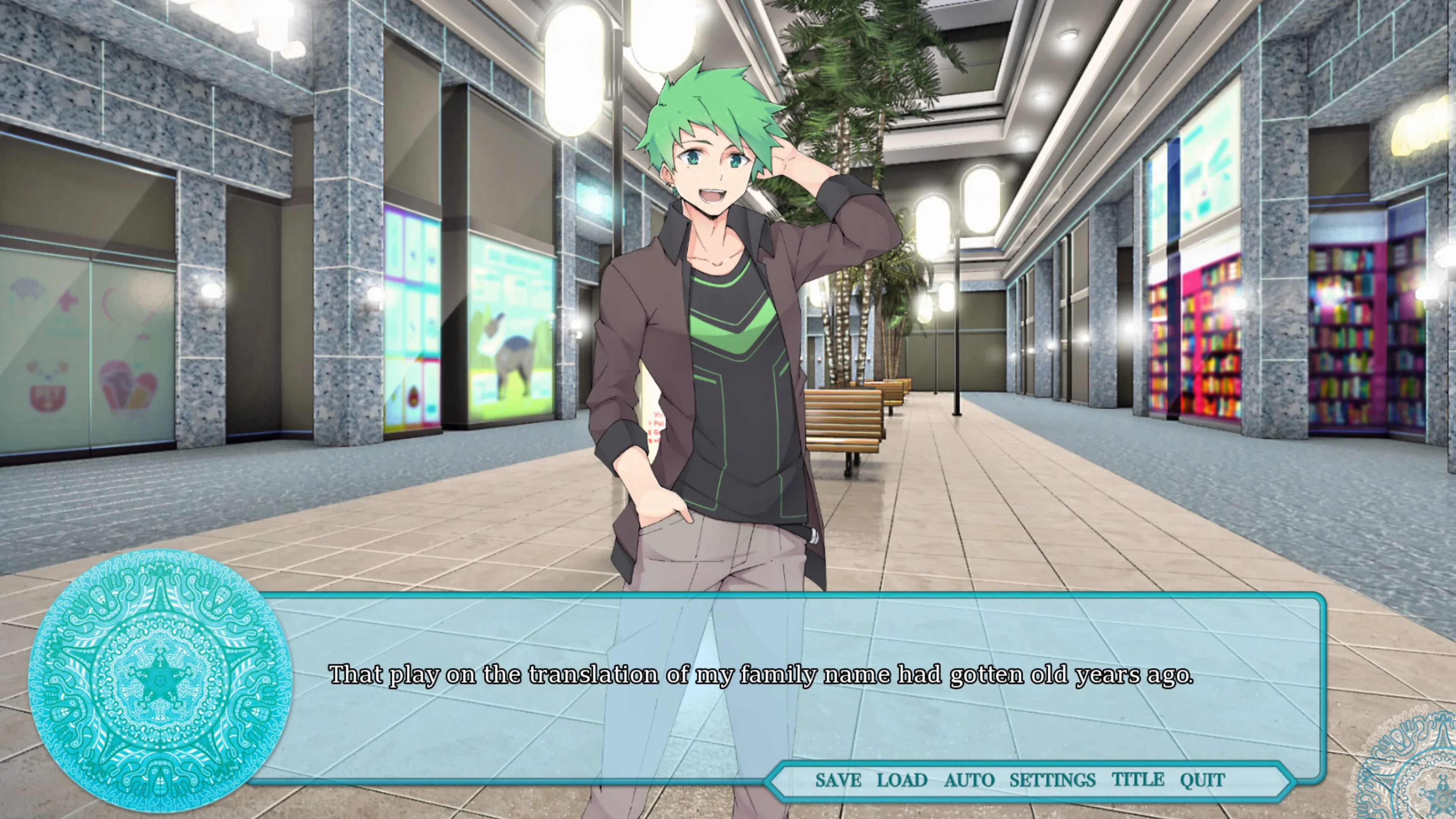Image resolution: width=1456 pixels, height=819 pixels.
Task: Choose QUIT to exit the game
Action: click(1202, 780)
